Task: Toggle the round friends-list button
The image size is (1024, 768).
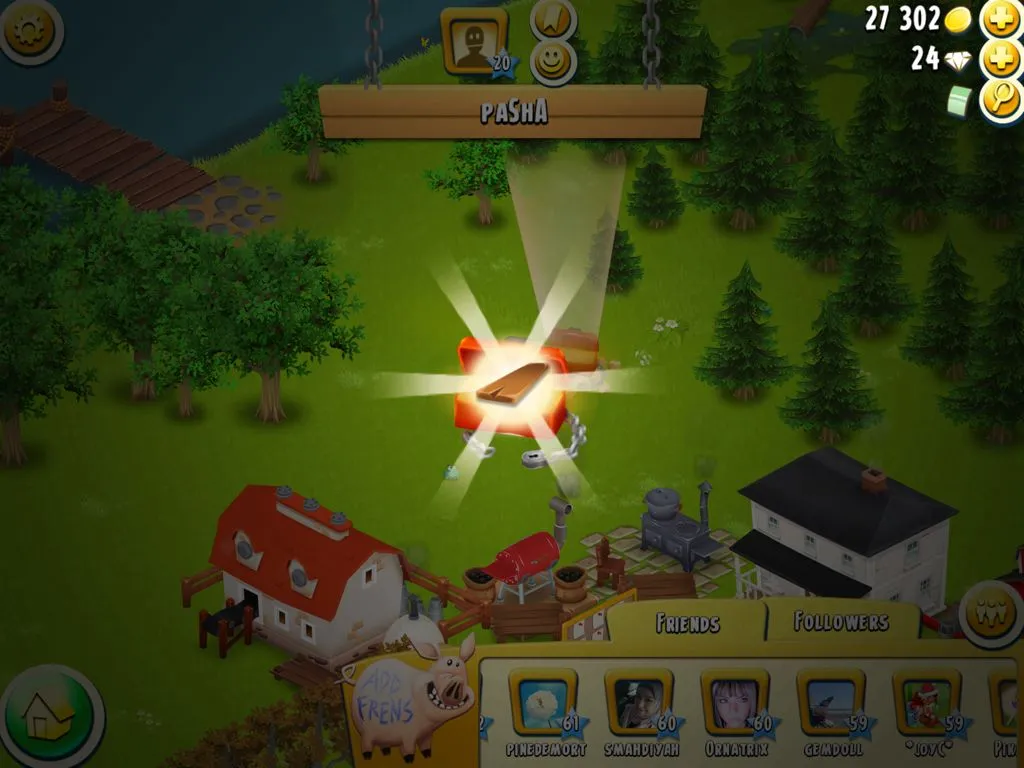Action: (x=990, y=615)
